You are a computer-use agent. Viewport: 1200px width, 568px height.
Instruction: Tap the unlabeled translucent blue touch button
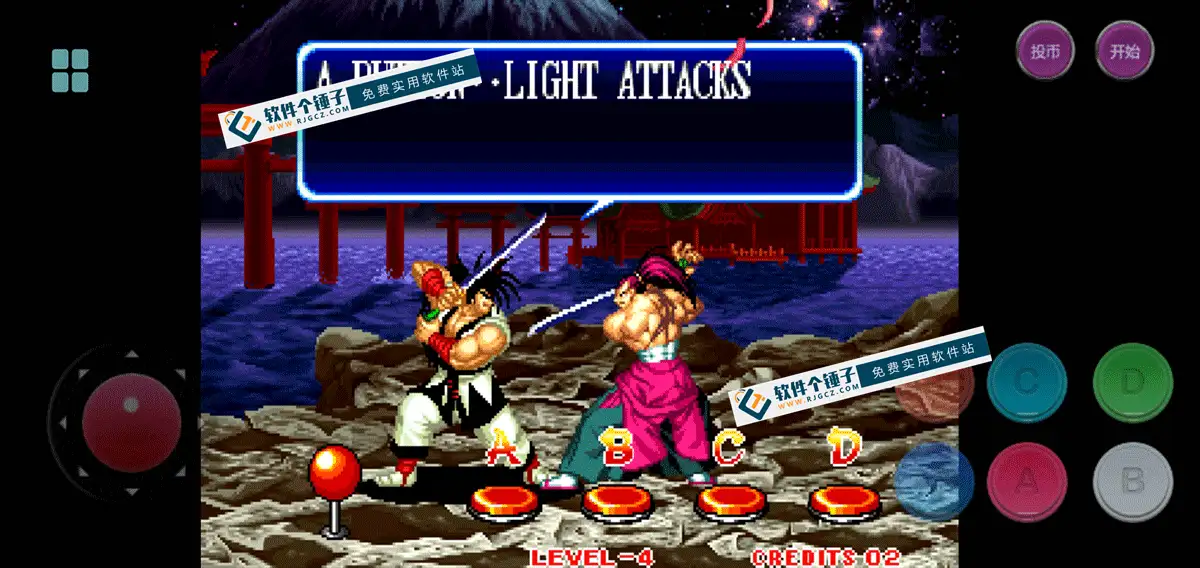[x=934, y=482]
